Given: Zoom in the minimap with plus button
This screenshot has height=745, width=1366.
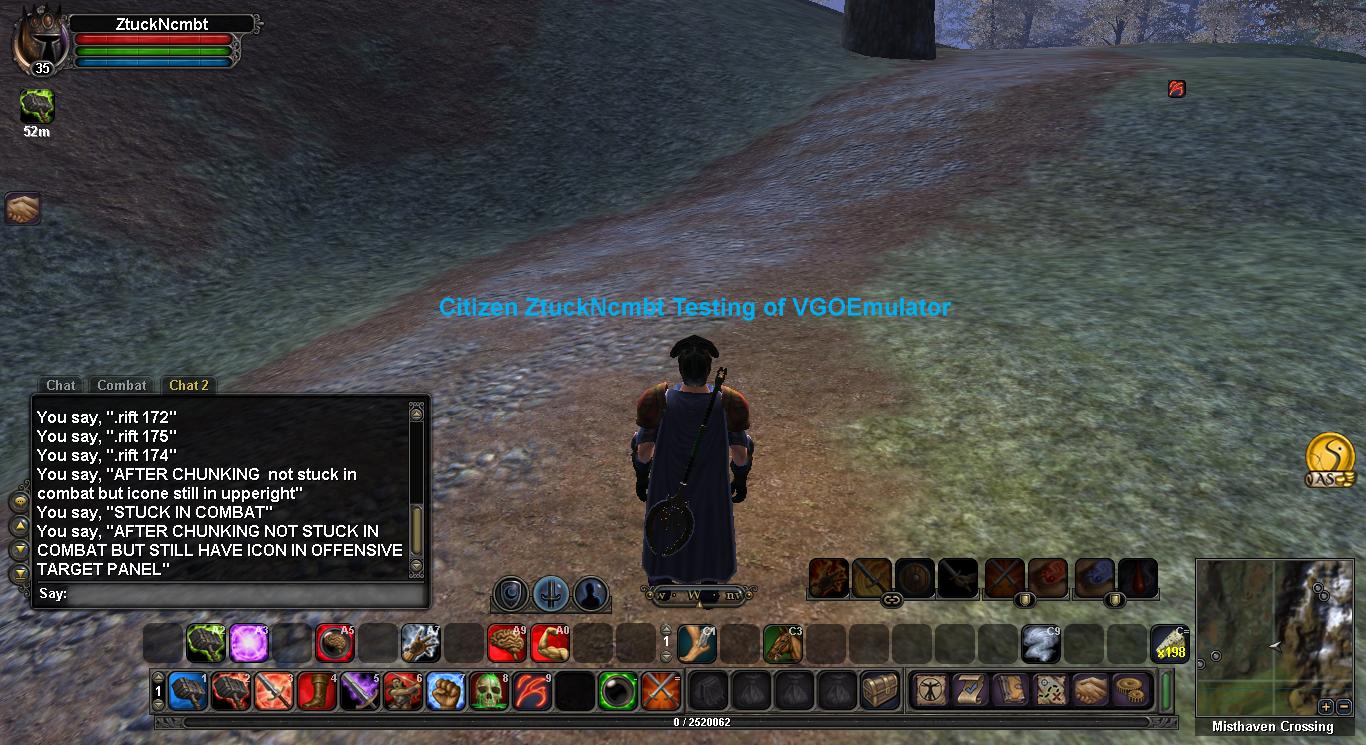Looking at the screenshot, I should coord(1326,706).
